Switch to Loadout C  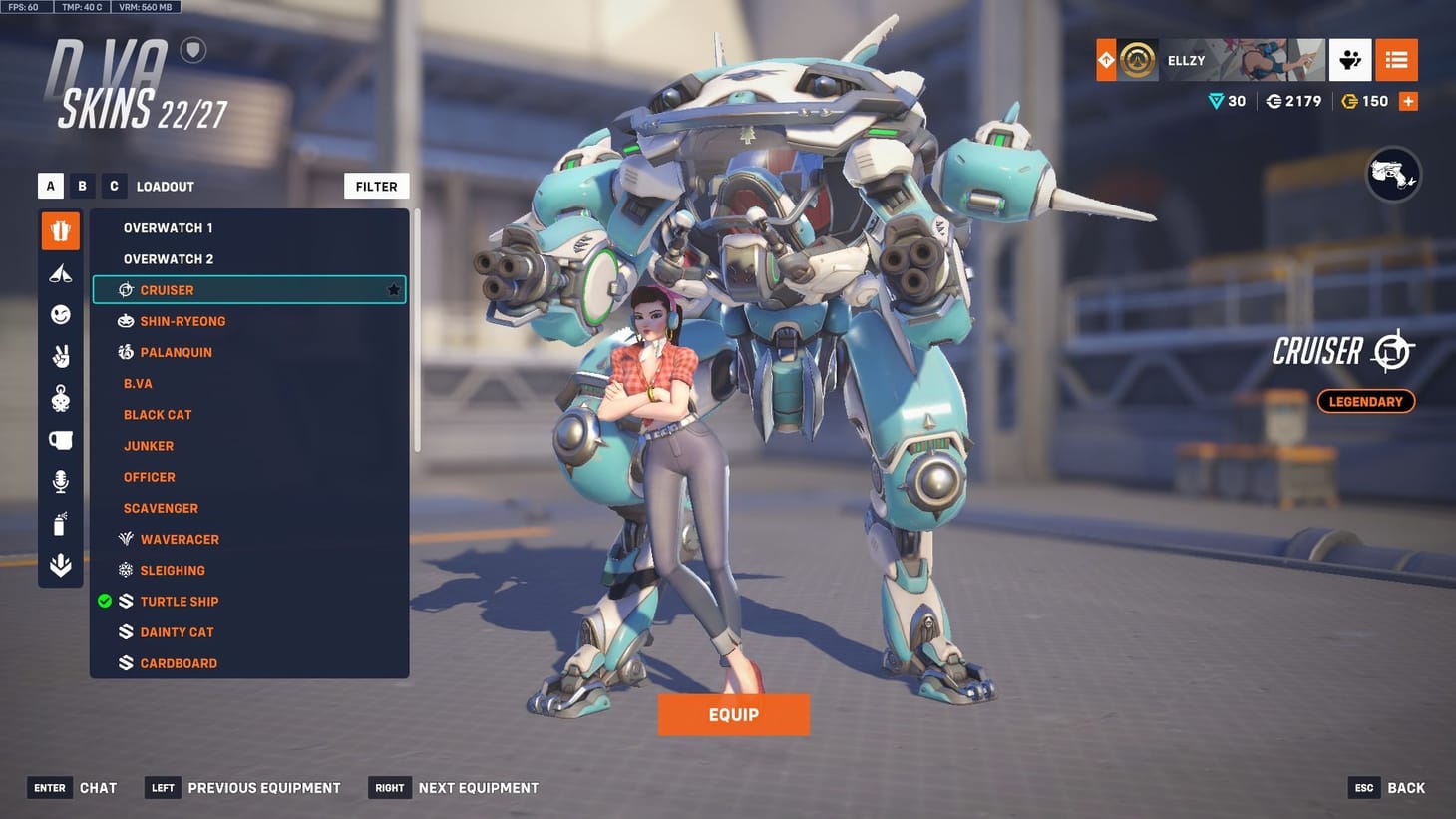(114, 186)
